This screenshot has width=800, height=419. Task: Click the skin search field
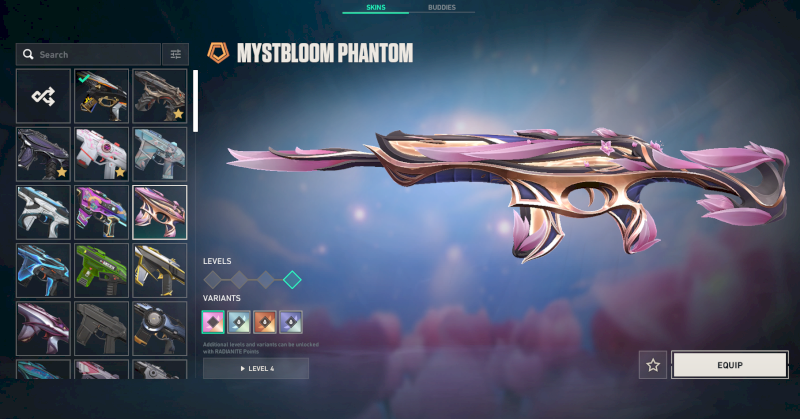(88, 54)
